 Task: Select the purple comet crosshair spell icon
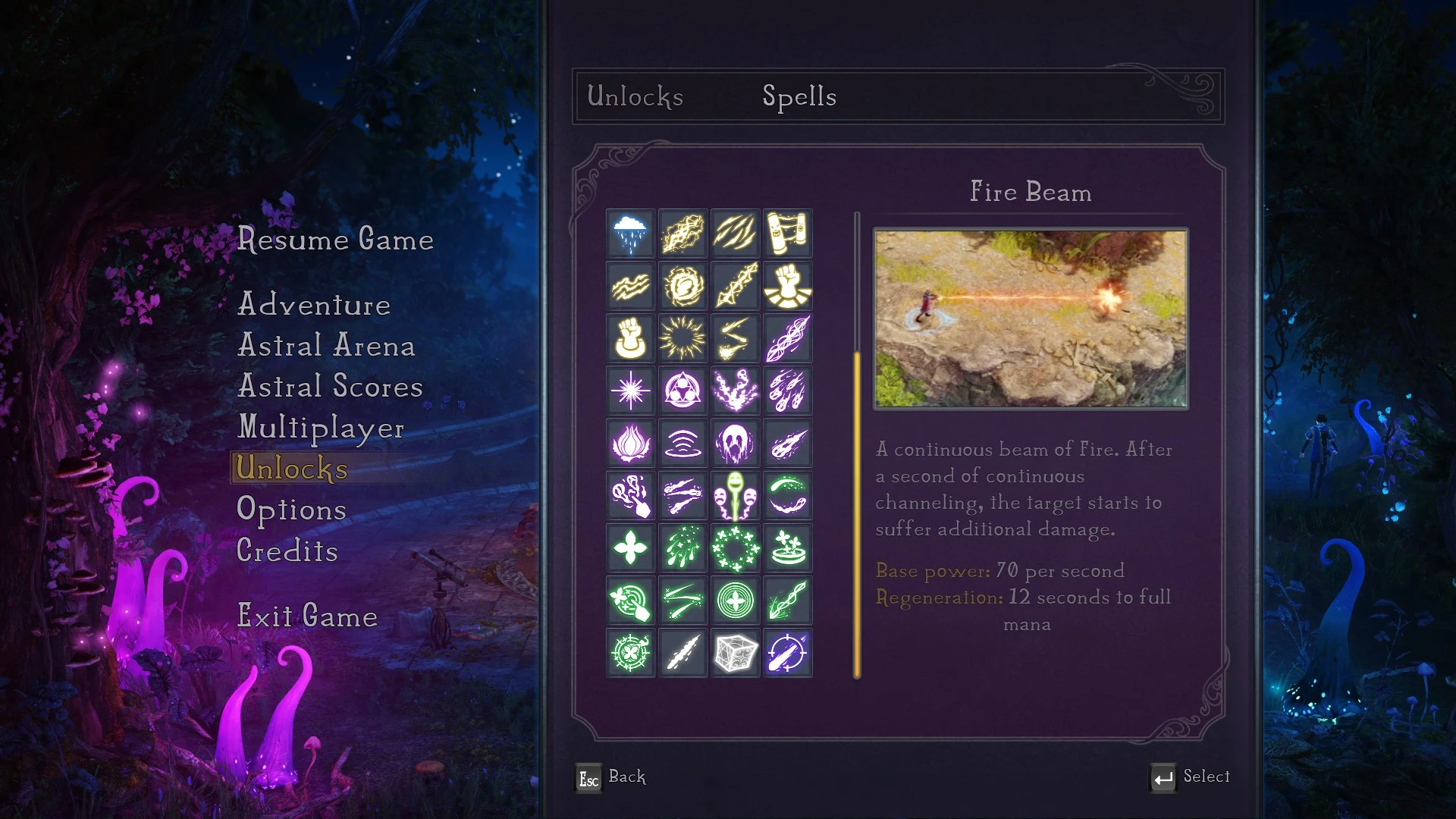pos(788,653)
